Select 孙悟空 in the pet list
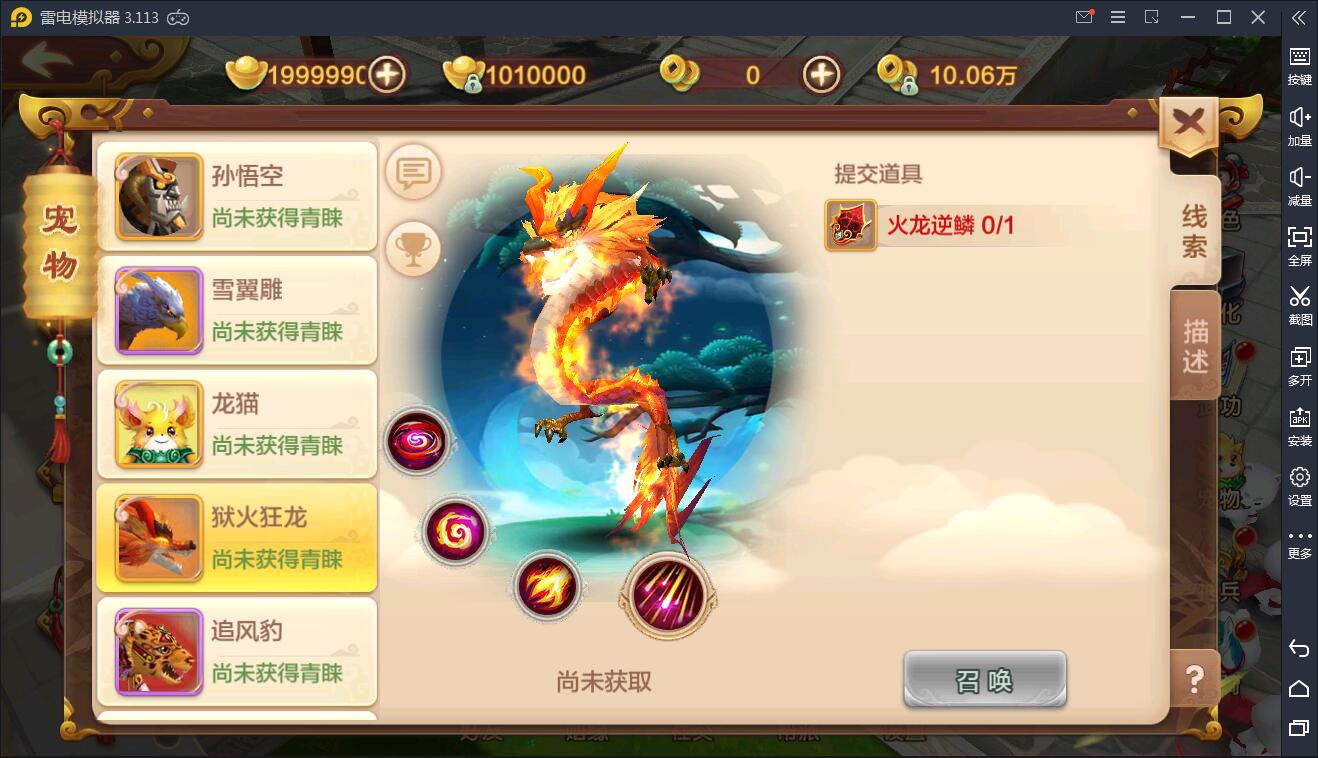 point(236,196)
